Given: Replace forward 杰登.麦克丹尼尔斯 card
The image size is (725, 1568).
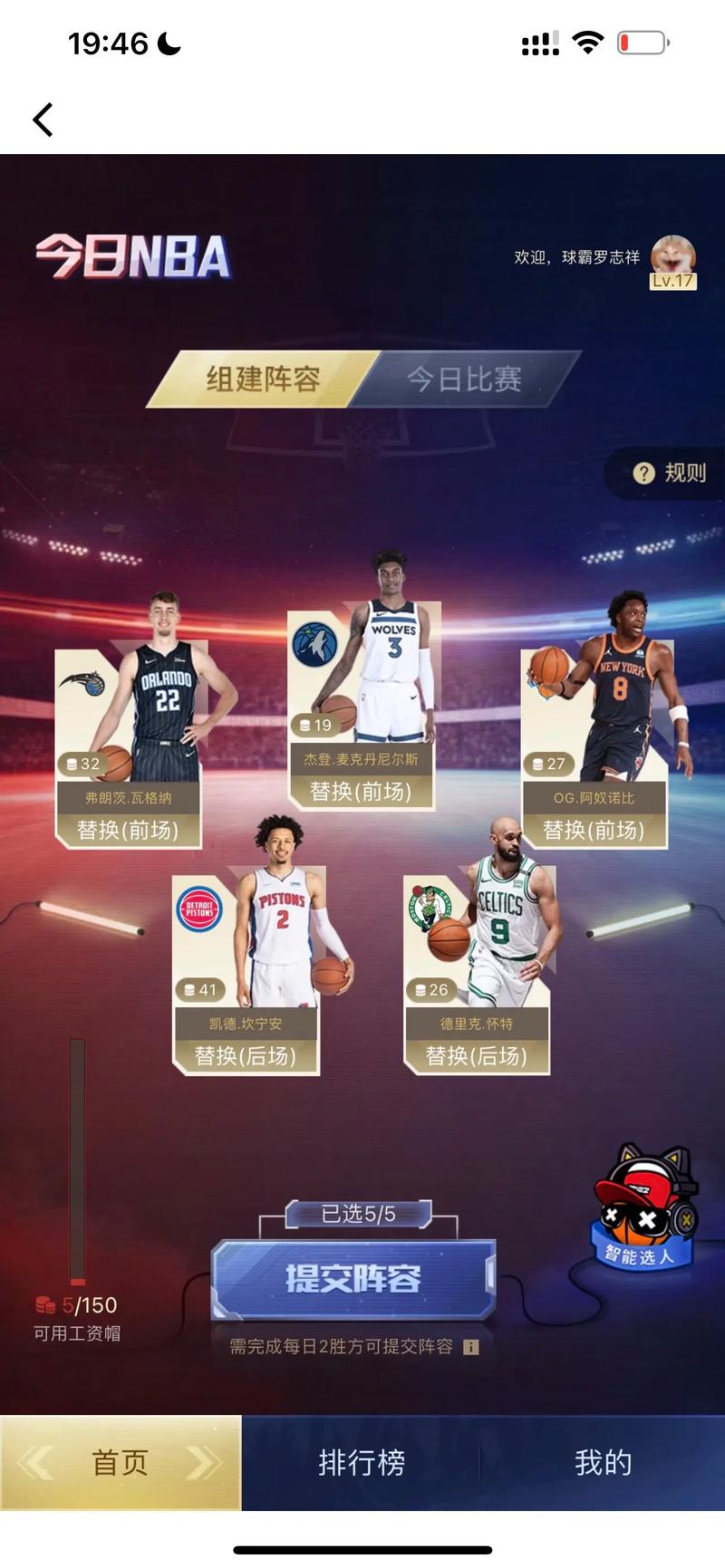Looking at the screenshot, I should (361, 792).
